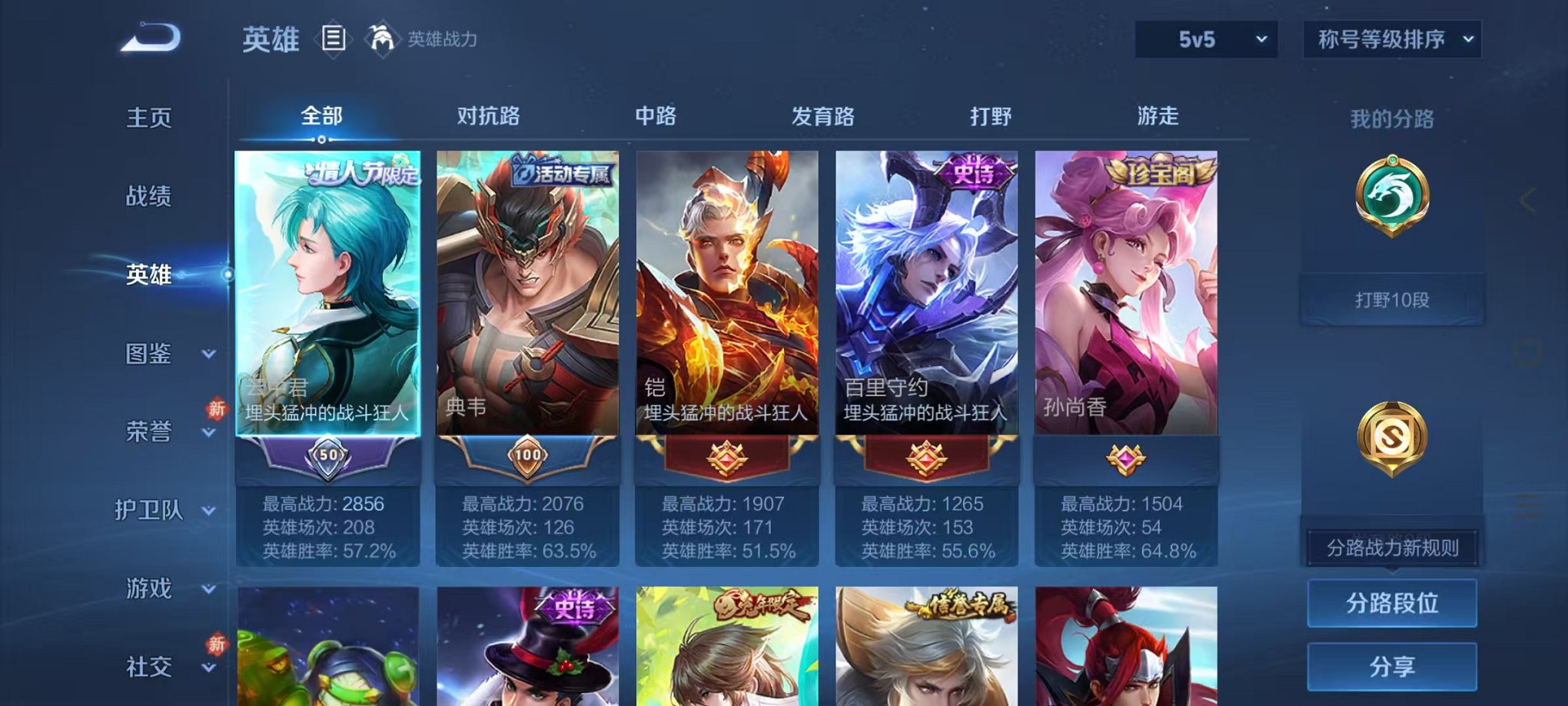Viewport: 1568px width, 706px height.
Task: Click the 情人节限定 tag on 云中君's card
Action: coord(361,175)
